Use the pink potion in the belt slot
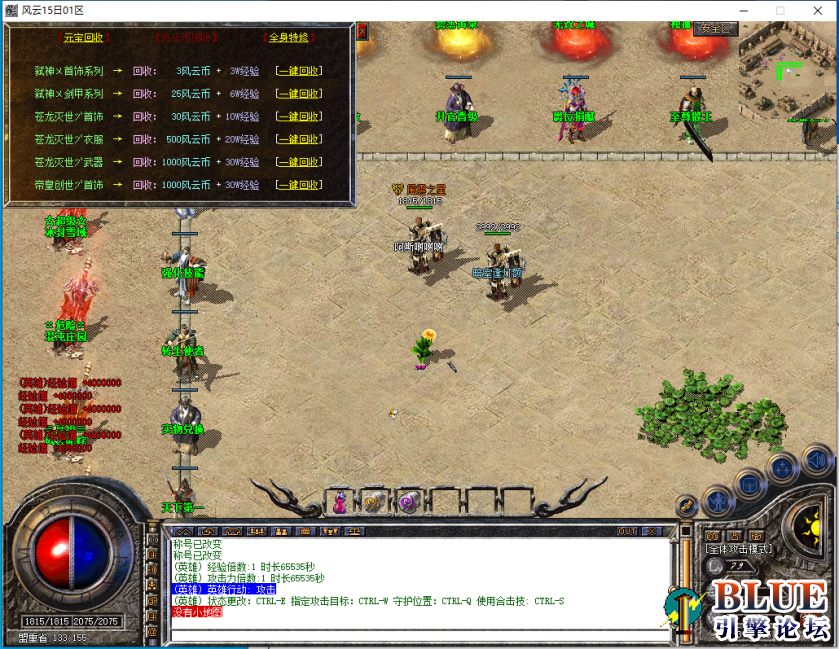The height and width of the screenshot is (649, 839). click(x=339, y=502)
